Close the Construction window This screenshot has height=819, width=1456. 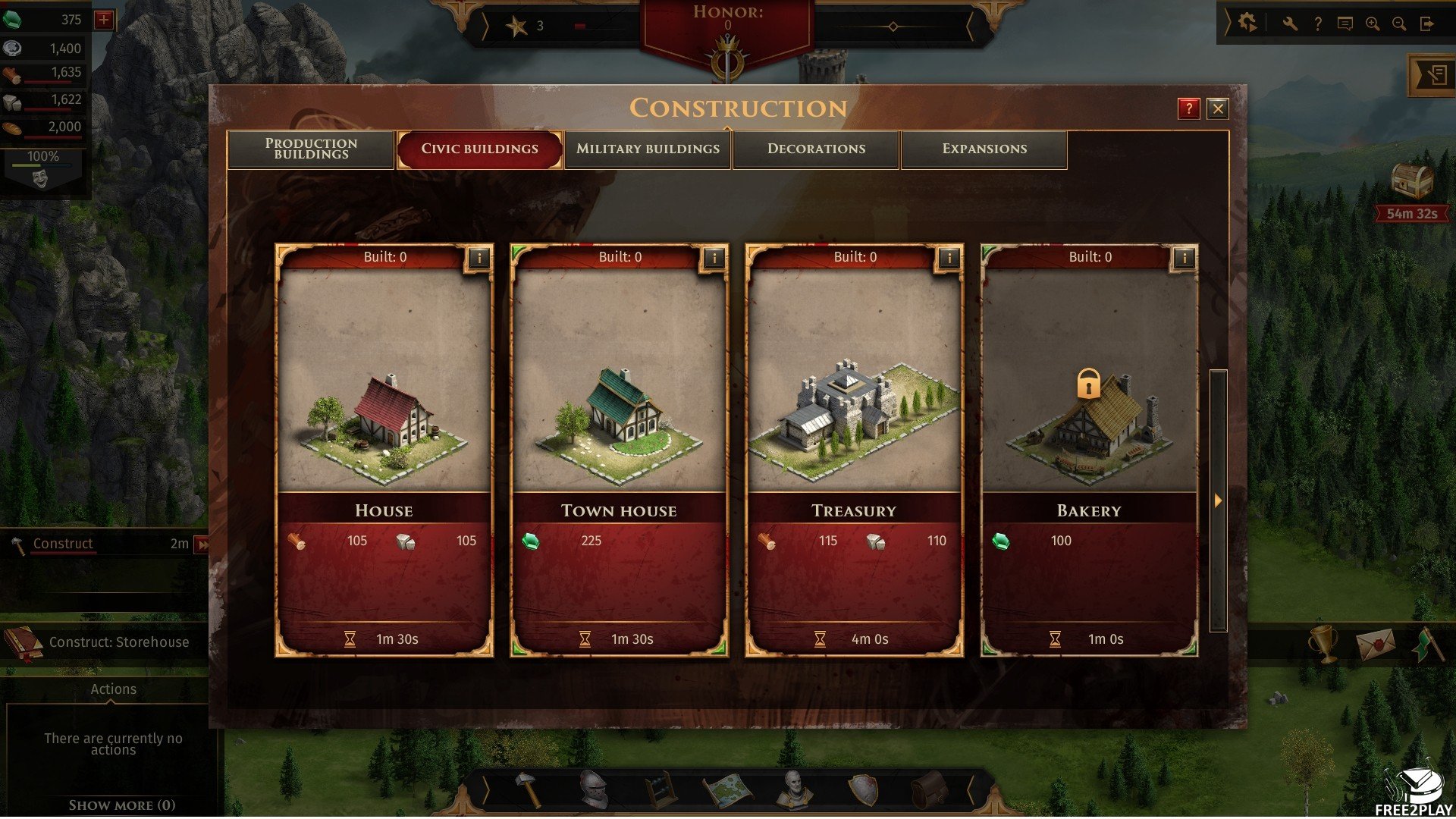1218,108
